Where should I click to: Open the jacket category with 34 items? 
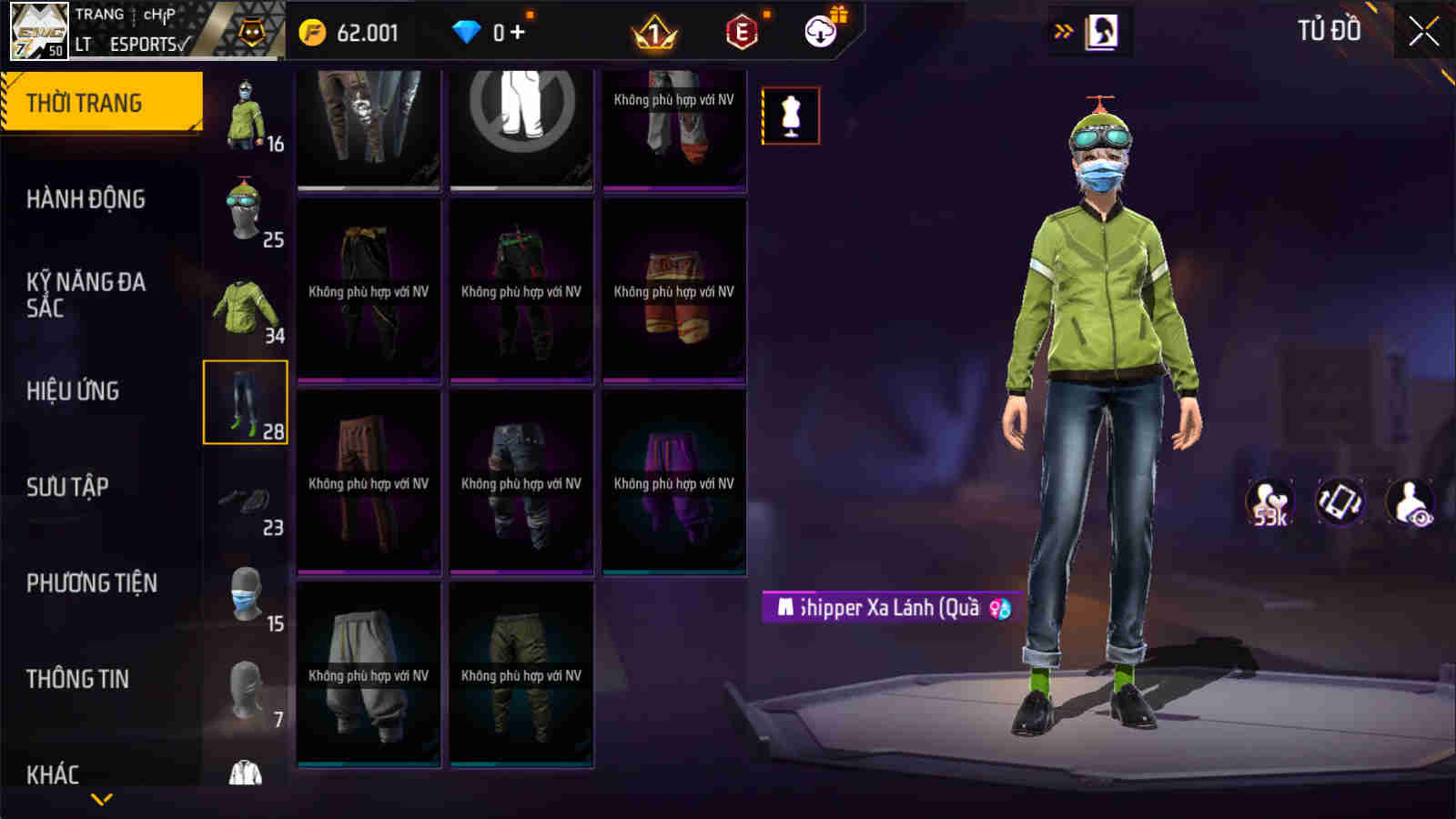click(x=244, y=305)
